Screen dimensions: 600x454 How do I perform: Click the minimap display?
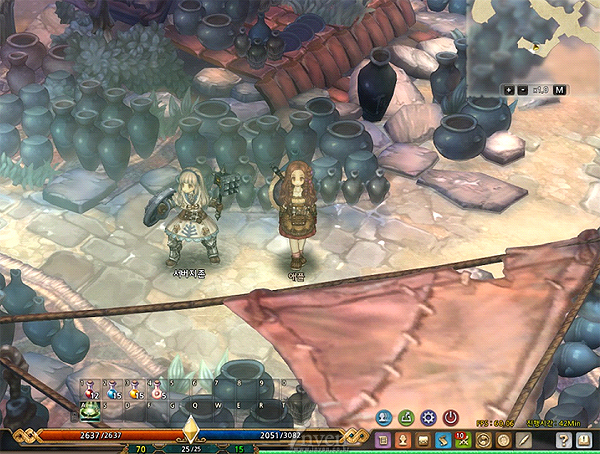535,40
